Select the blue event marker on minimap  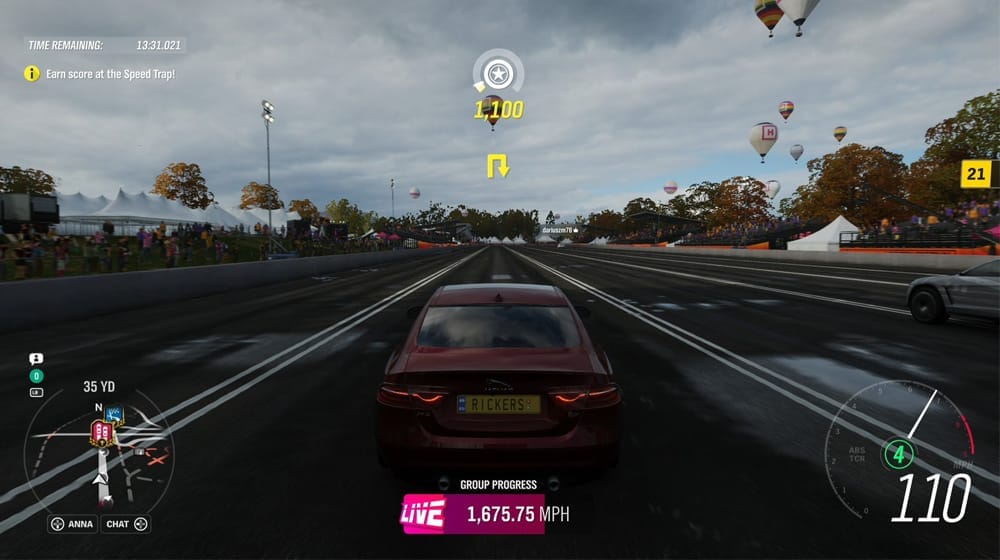tap(114, 413)
